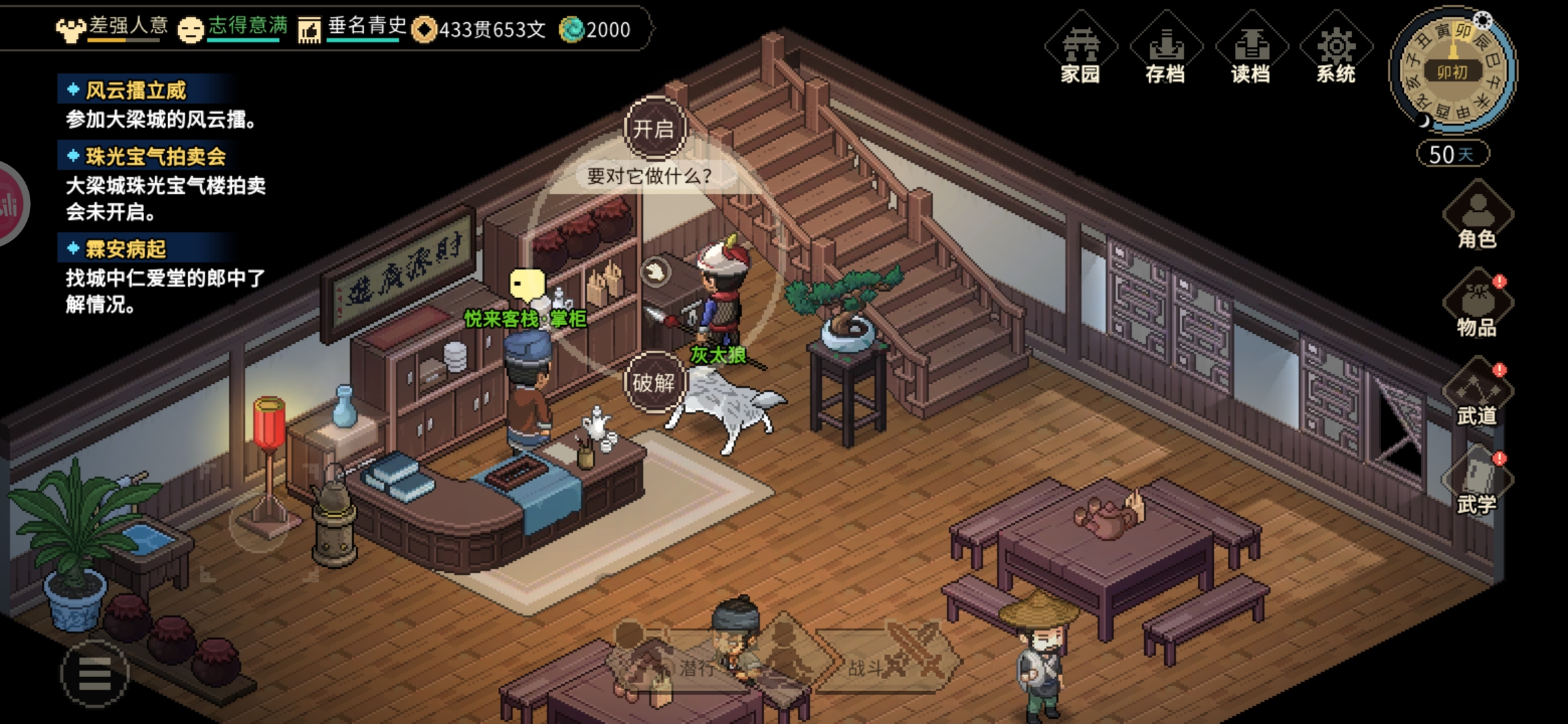
Task: Open the 武道 martial path panel
Action: [1477, 396]
